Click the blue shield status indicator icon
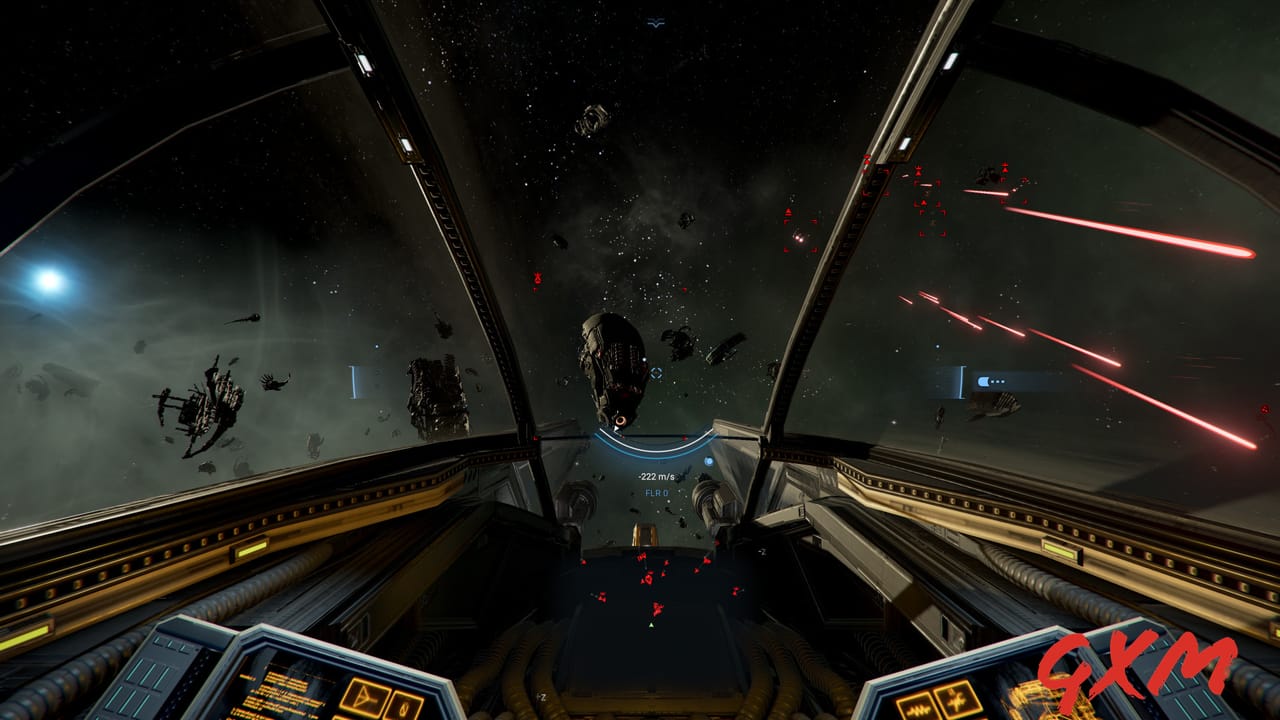 tap(709, 461)
